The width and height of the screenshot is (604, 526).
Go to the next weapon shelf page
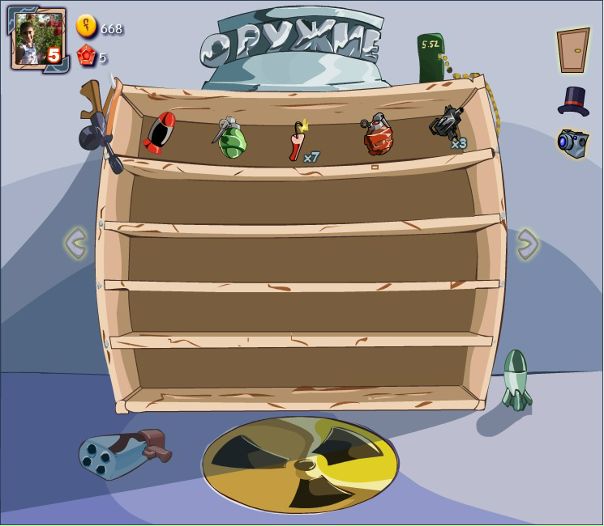click(527, 242)
